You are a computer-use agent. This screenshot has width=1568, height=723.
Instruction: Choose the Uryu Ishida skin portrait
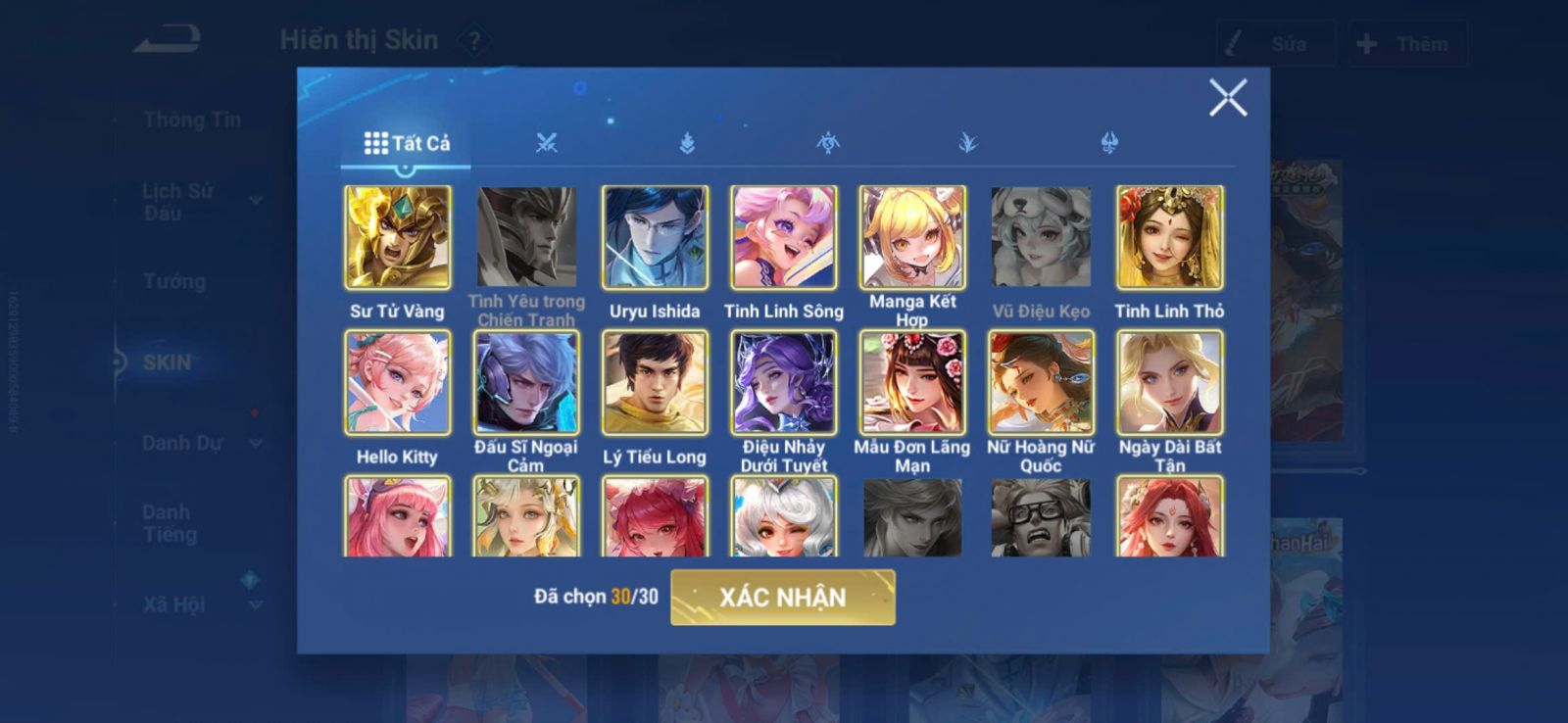[655, 238]
